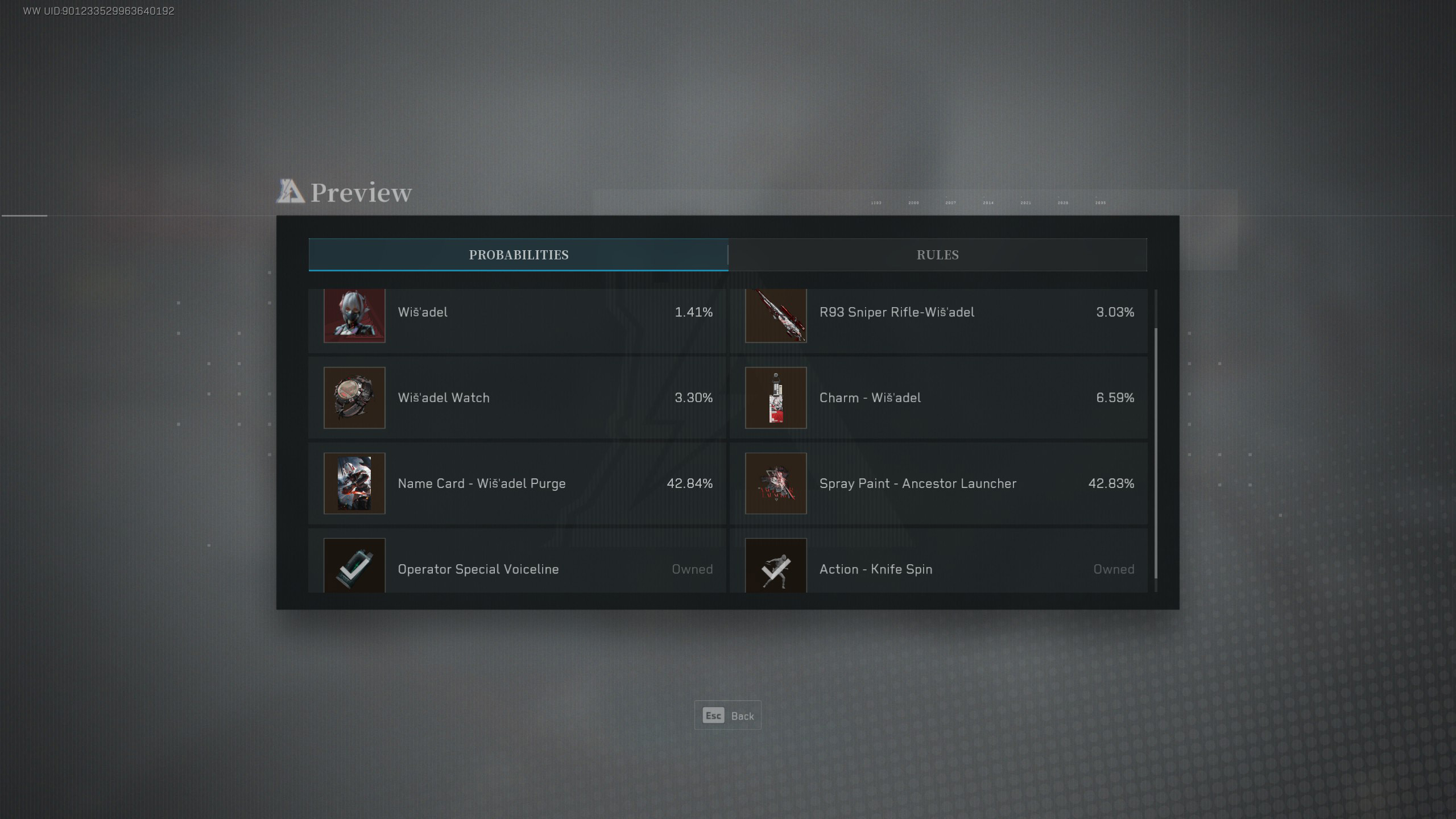Viewport: 1456px width, 819px height.
Task: Open the Wiš'adel Watch item
Action: (518, 398)
